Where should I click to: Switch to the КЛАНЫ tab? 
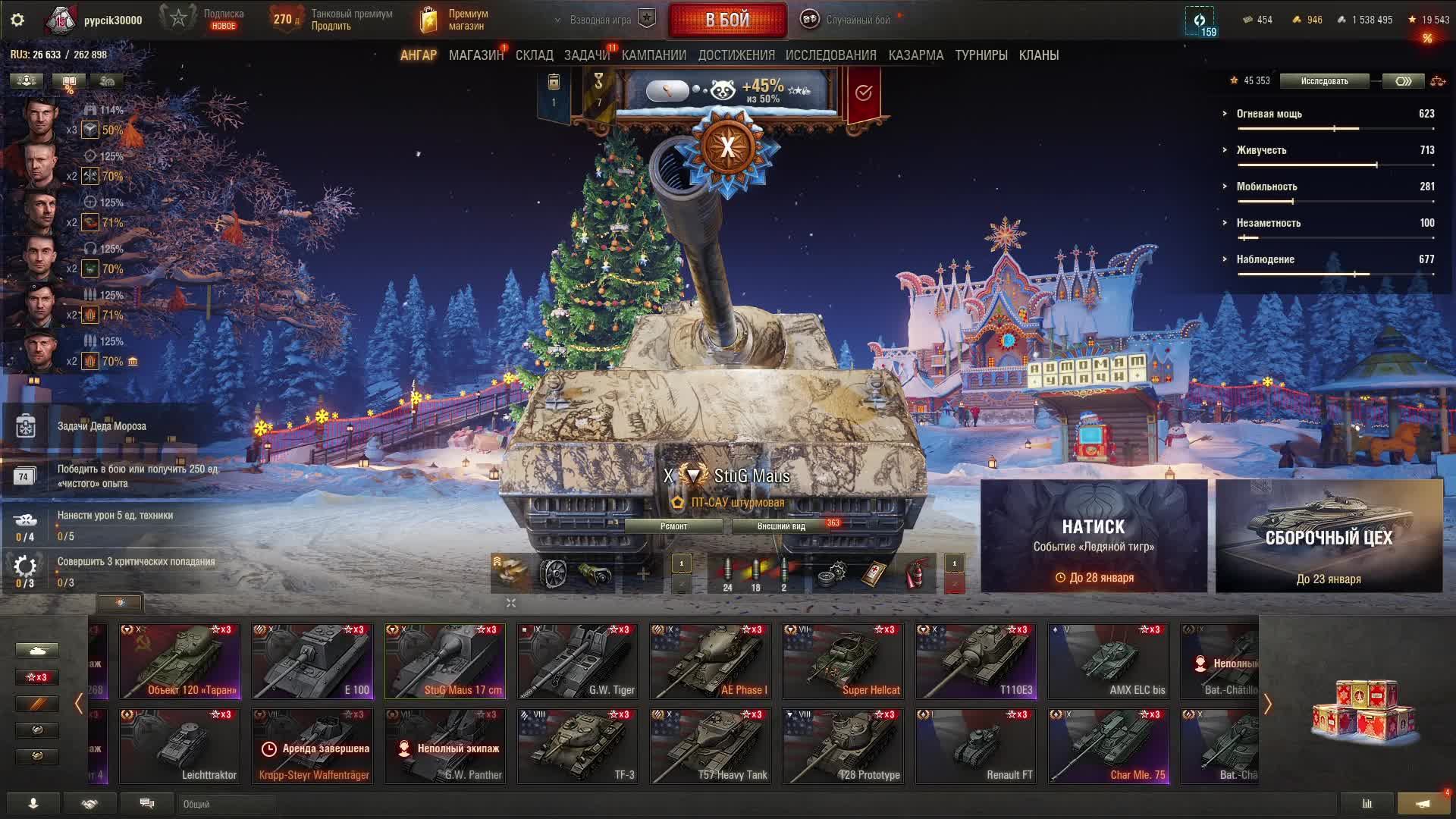1038,55
